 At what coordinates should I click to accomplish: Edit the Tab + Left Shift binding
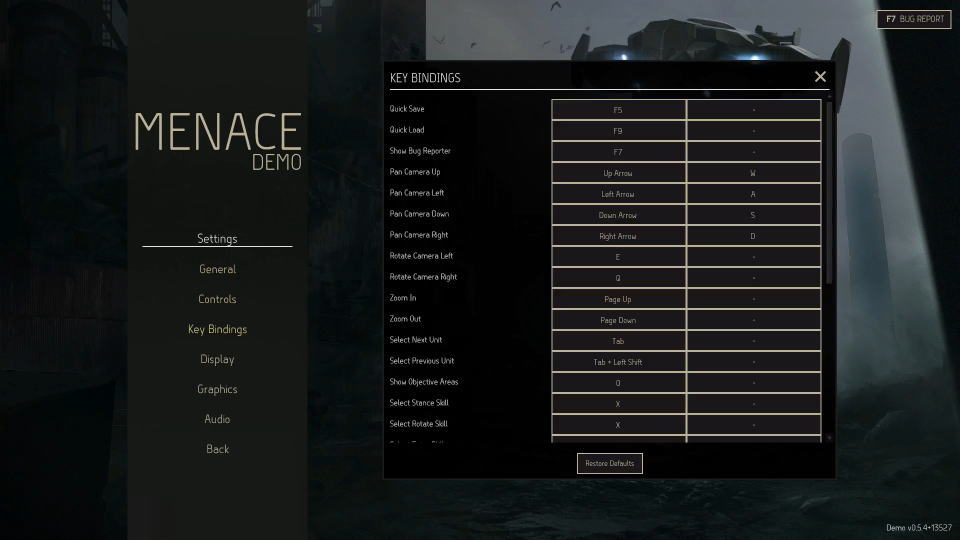(x=618, y=362)
